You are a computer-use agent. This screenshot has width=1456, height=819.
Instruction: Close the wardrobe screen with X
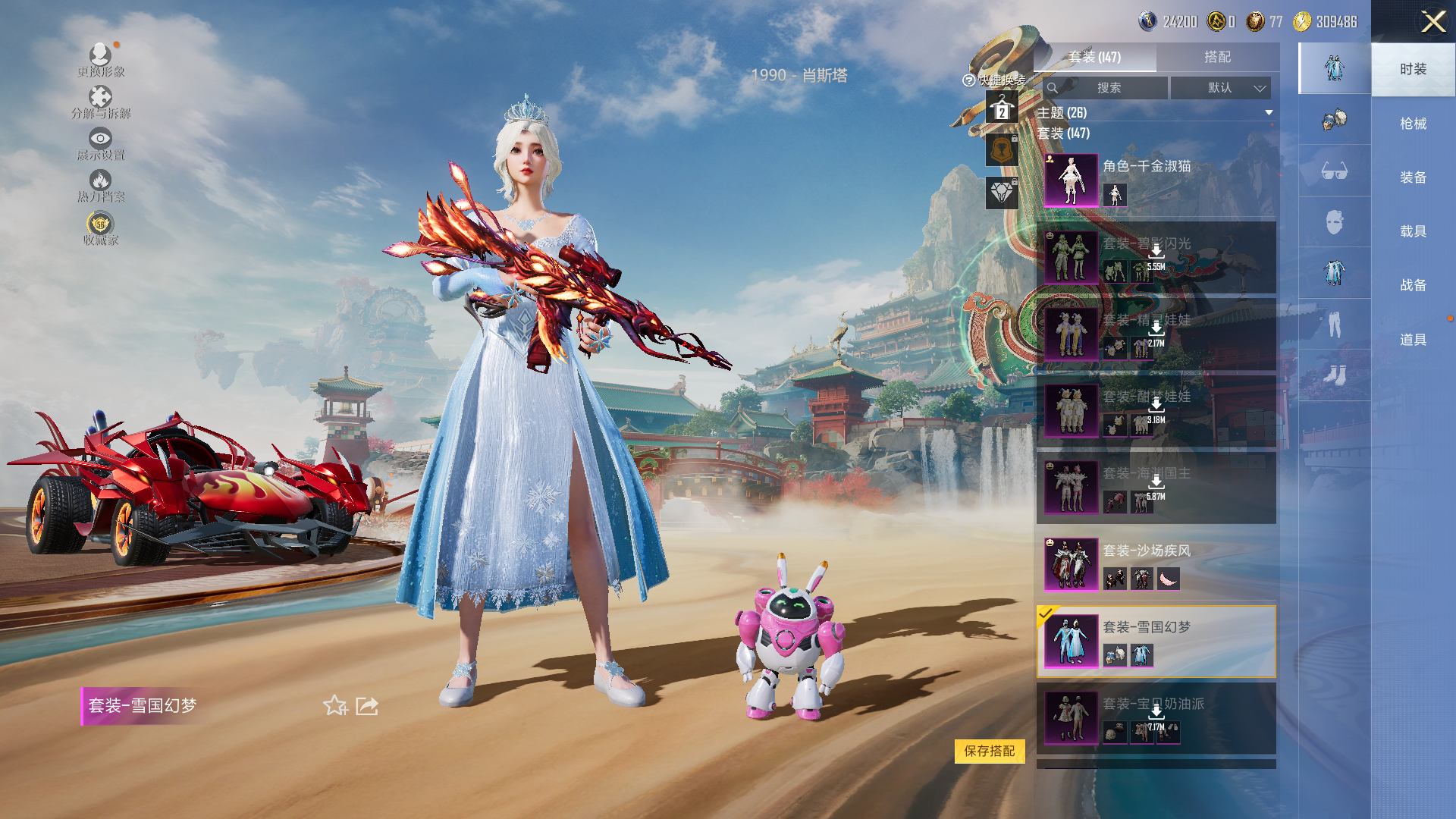point(1432,21)
